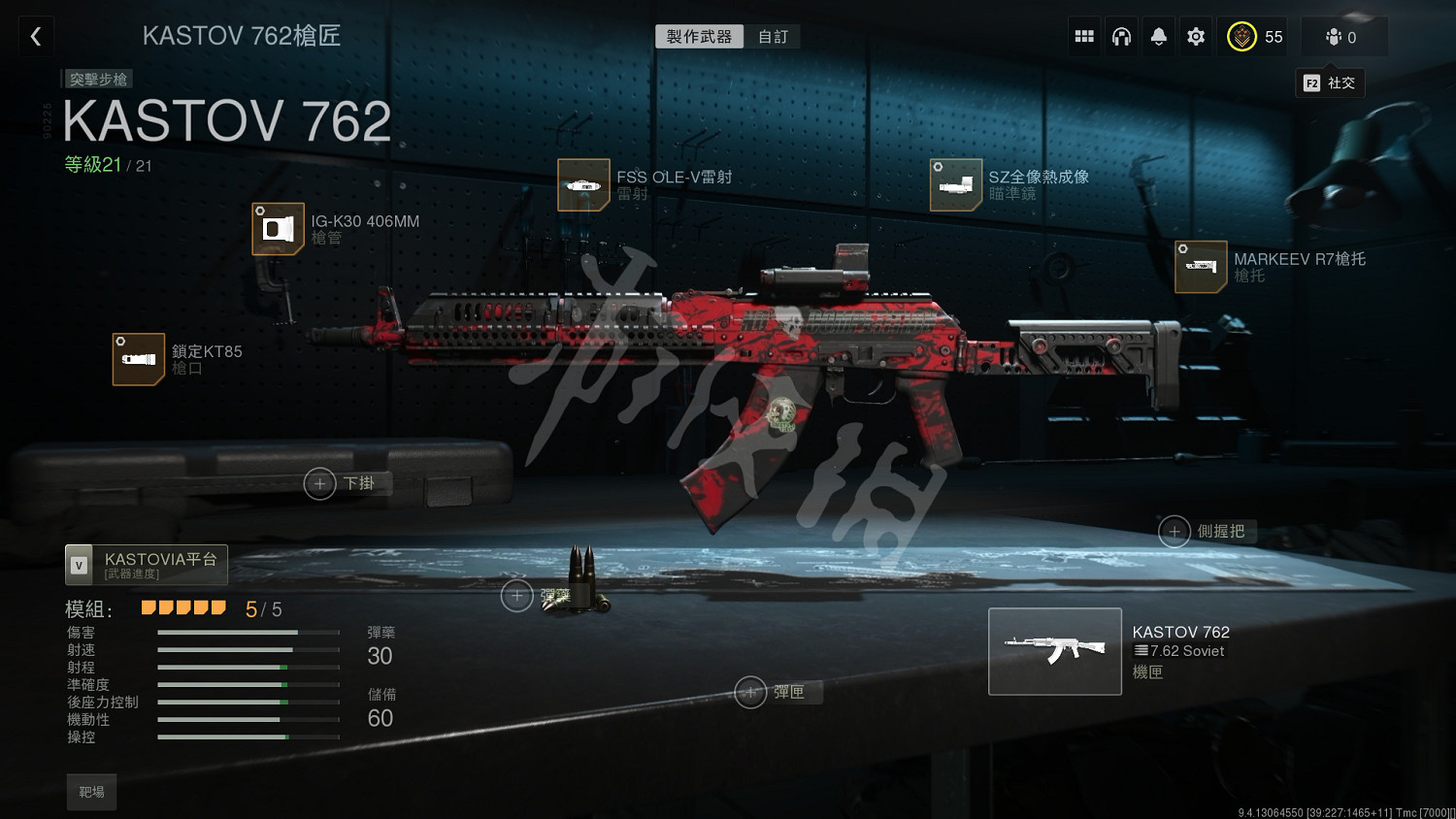The image size is (1456, 819).
Task: Select the IG-K30 406MM barrel slot
Action: pyautogui.click(x=279, y=229)
